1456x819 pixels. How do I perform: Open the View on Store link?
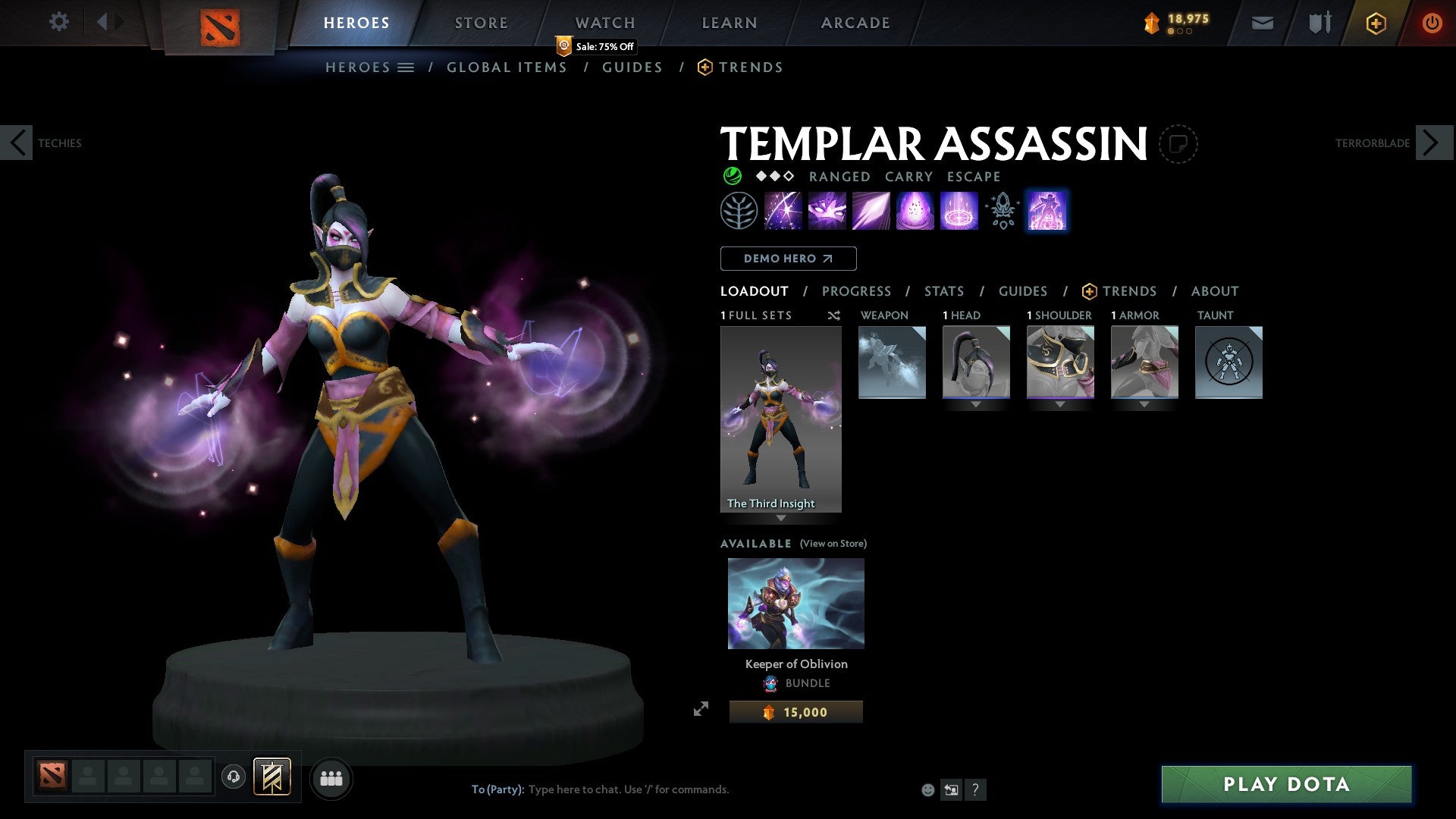click(x=833, y=544)
